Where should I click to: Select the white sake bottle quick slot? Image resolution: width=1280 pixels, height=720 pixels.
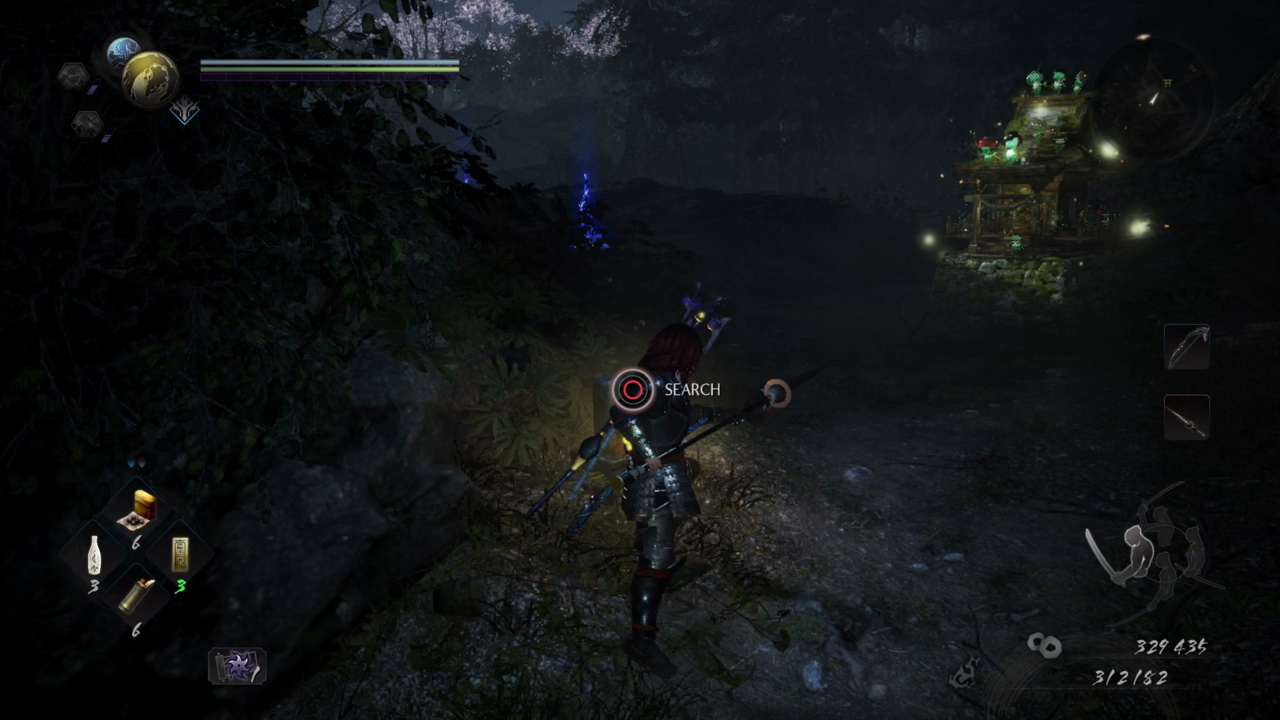click(92, 554)
